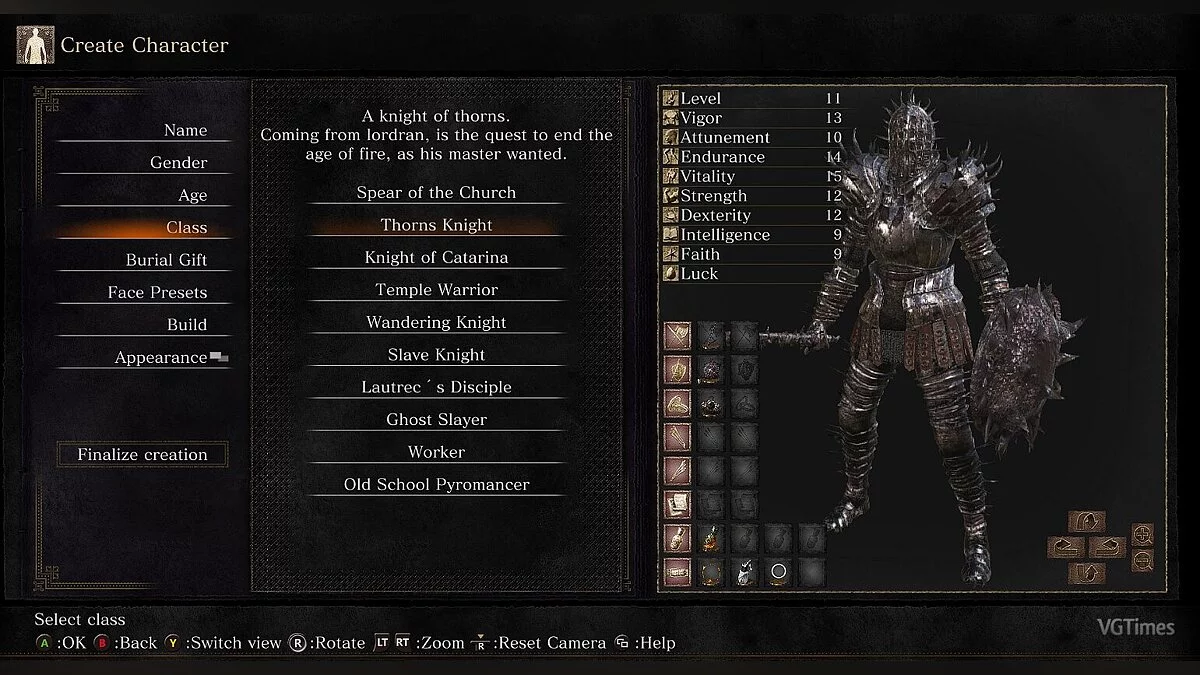
Task: Click the Class menu entry
Action: (x=186, y=228)
